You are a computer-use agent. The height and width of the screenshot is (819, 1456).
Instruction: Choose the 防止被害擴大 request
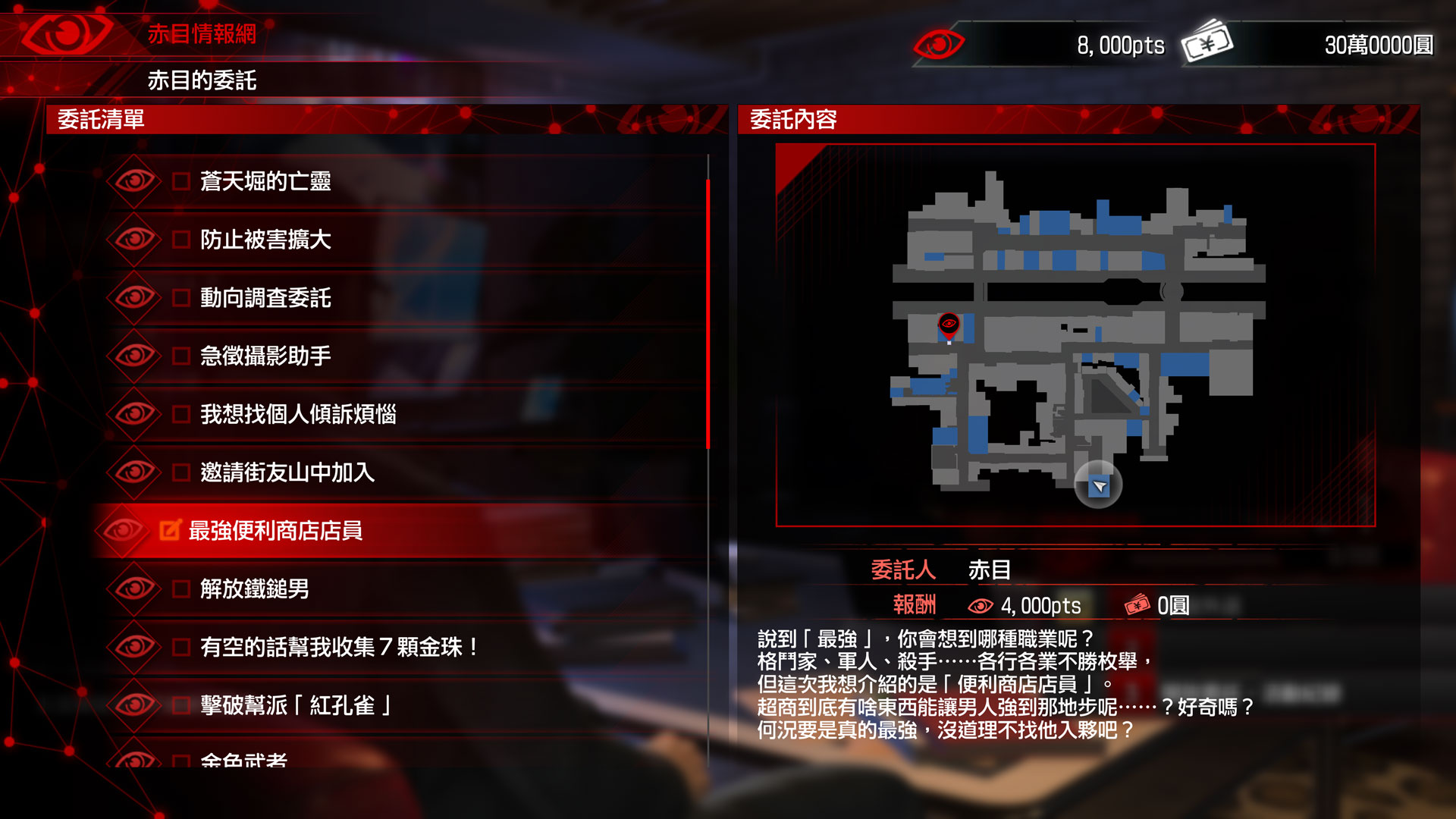click(x=265, y=240)
